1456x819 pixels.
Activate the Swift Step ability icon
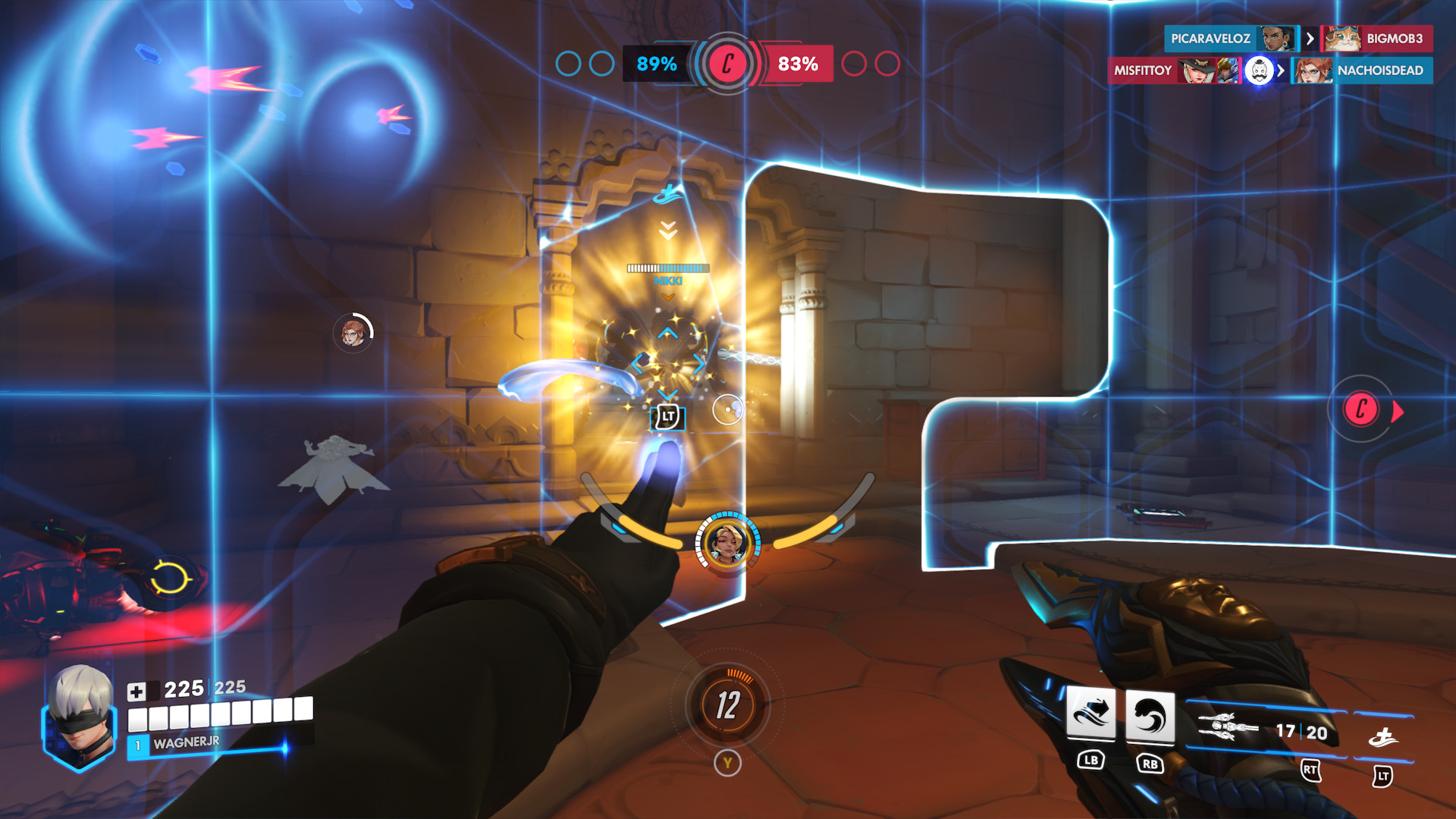(1090, 715)
